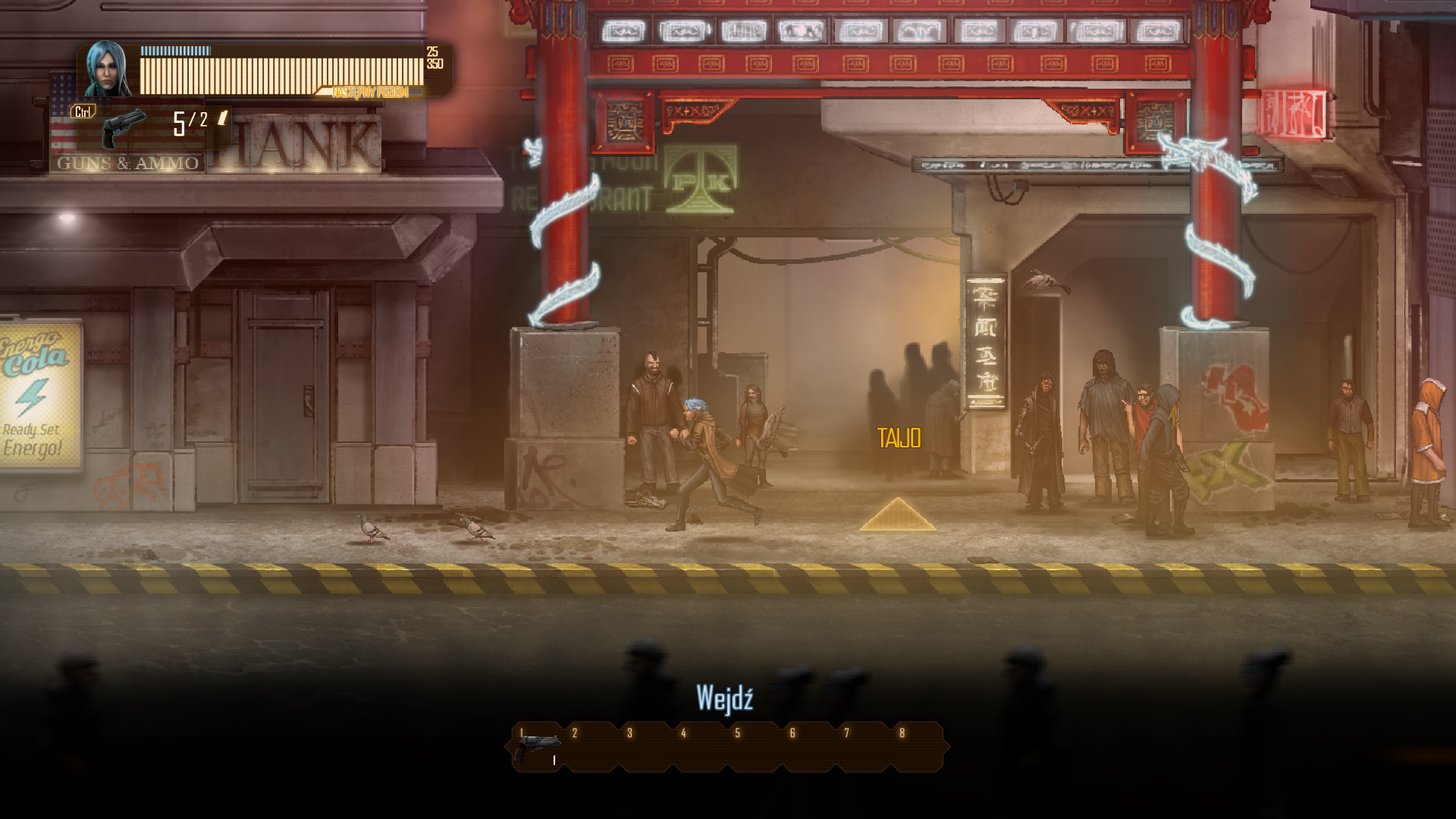The height and width of the screenshot is (819, 1456).
Task: Click the blue-haired character portrait
Action: (107, 69)
